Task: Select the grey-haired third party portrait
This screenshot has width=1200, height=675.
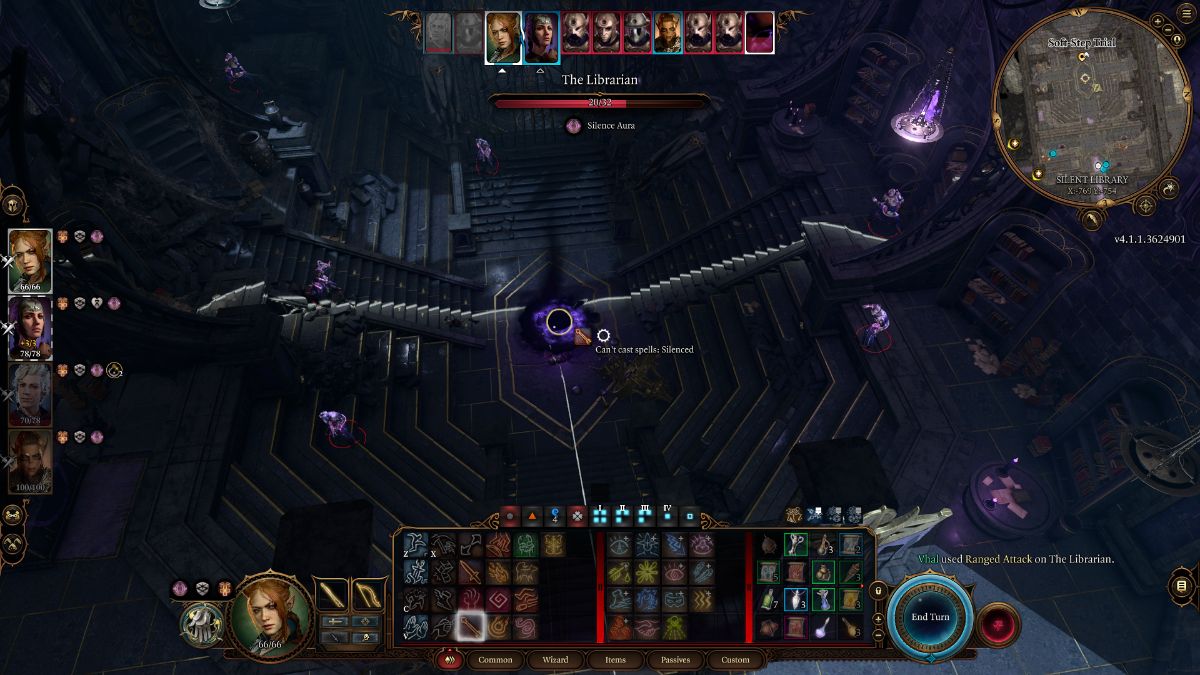Action: pyautogui.click(x=30, y=393)
